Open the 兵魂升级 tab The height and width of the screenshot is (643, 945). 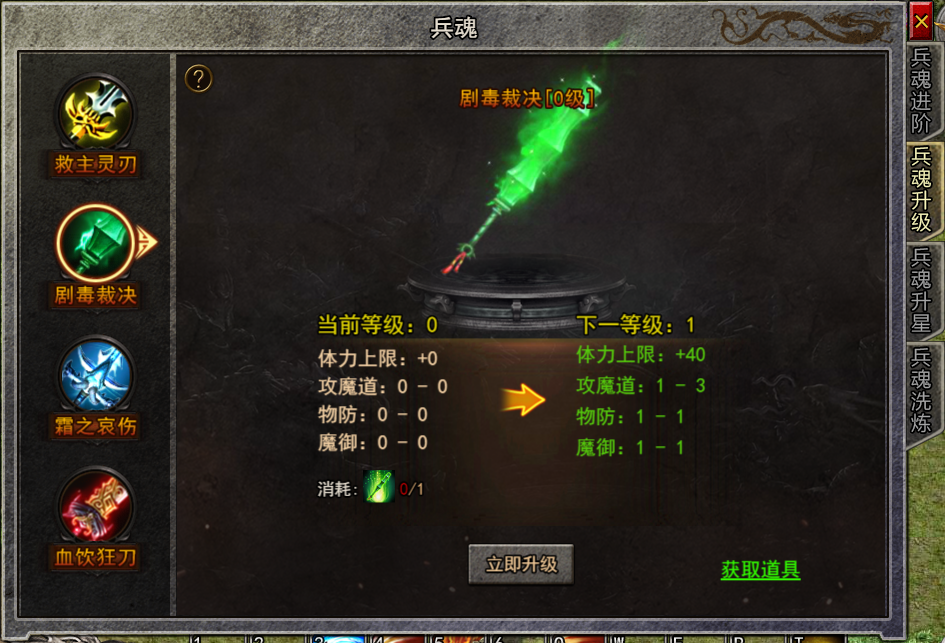click(x=921, y=189)
